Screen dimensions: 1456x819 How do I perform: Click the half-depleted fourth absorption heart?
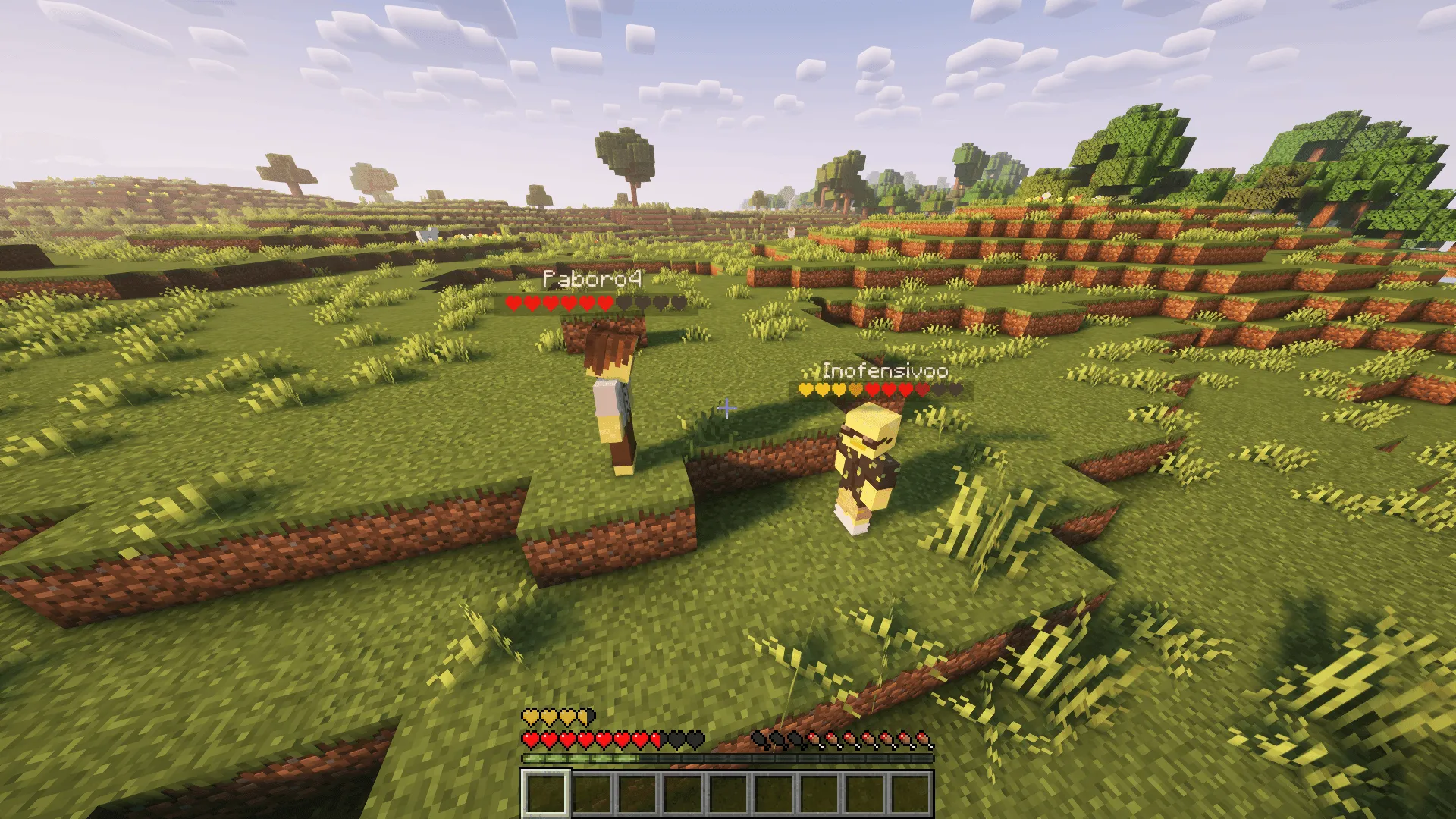coord(584,717)
